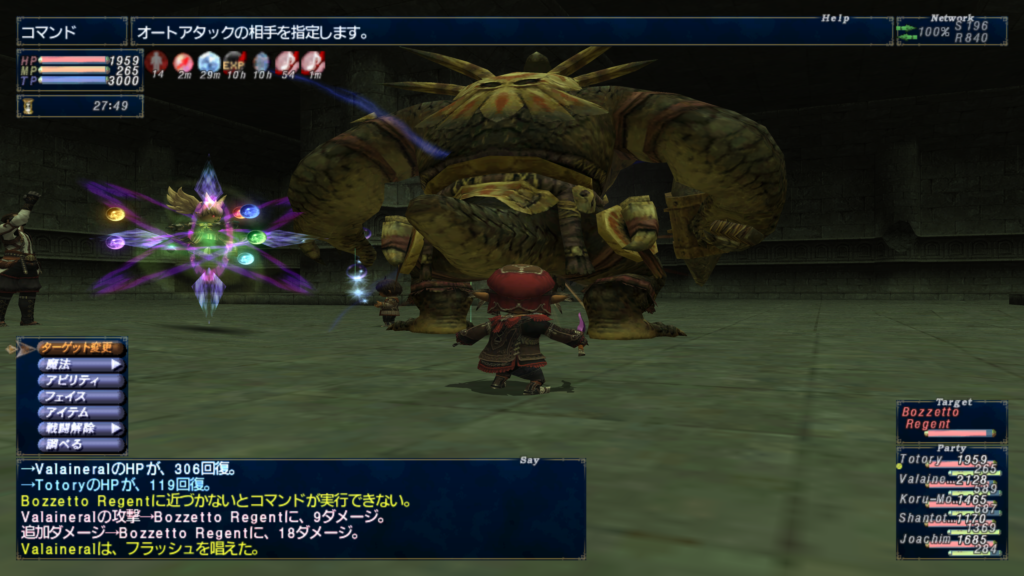Select the ice crystal buff icon
This screenshot has width=1024, height=576.
point(208,63)
